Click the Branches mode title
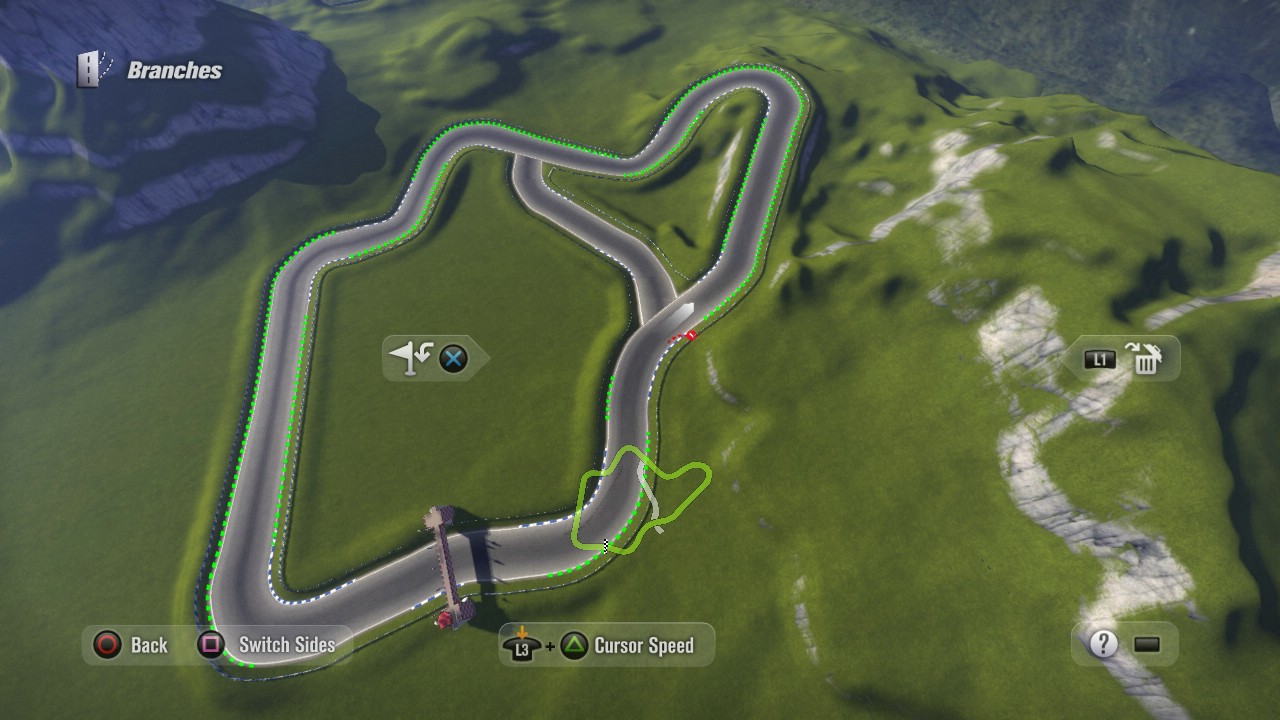The image size is (1280, 720). tap(174, 70)
